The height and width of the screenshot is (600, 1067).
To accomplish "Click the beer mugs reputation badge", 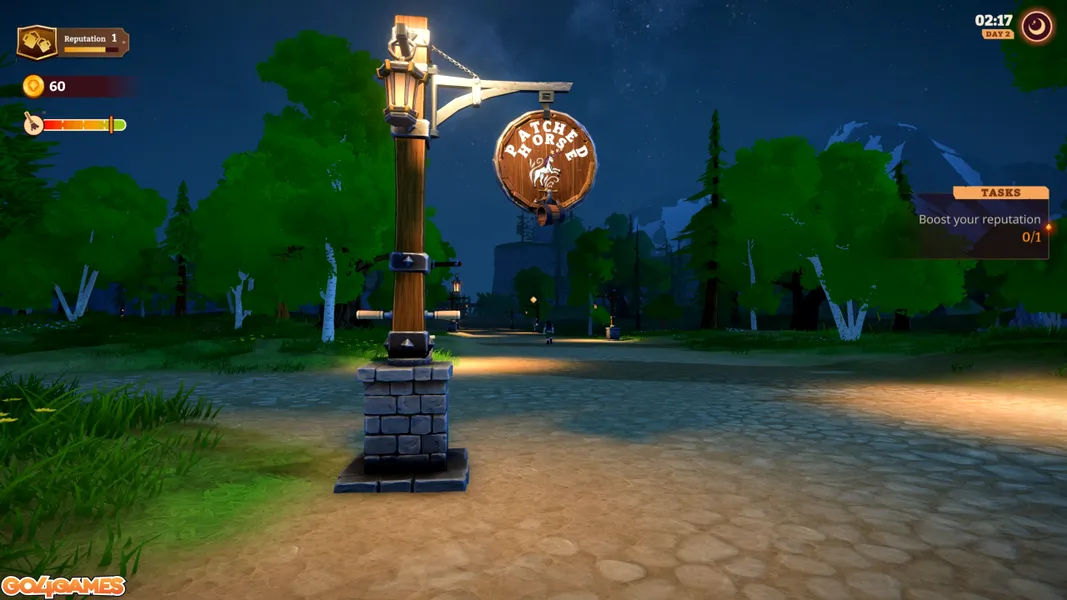I will pos(37,42).
